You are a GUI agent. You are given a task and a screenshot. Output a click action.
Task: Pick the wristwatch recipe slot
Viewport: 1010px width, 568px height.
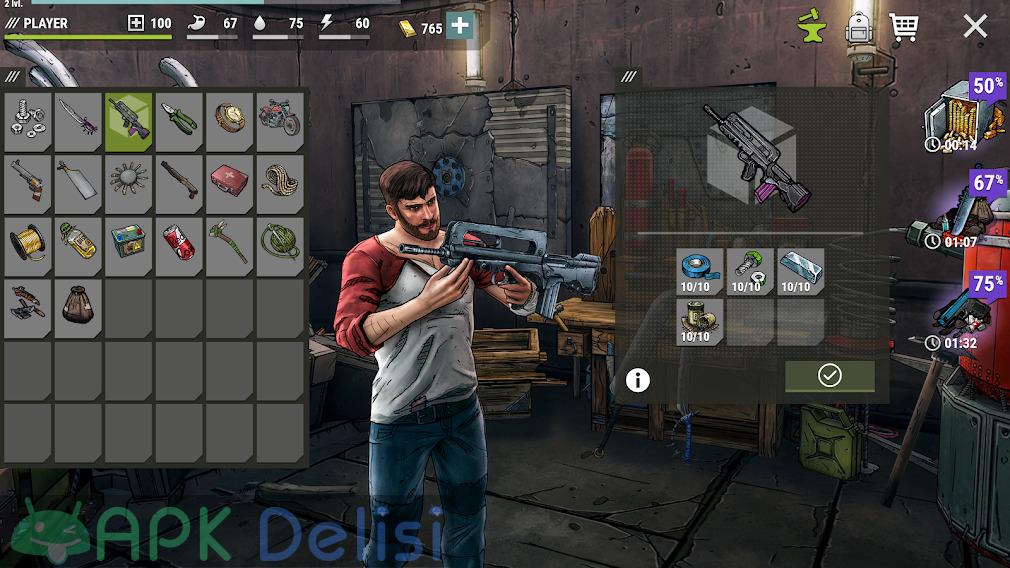click(229, 120)
